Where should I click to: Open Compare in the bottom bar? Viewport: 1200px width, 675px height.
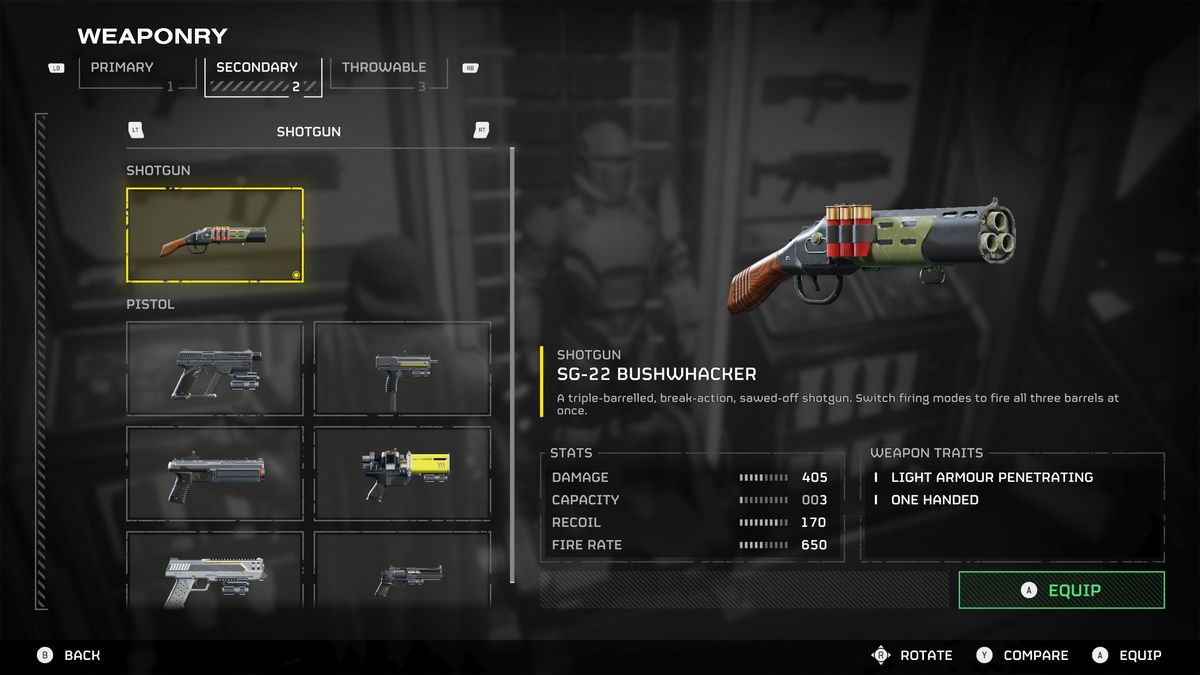tap(1023, 655)
